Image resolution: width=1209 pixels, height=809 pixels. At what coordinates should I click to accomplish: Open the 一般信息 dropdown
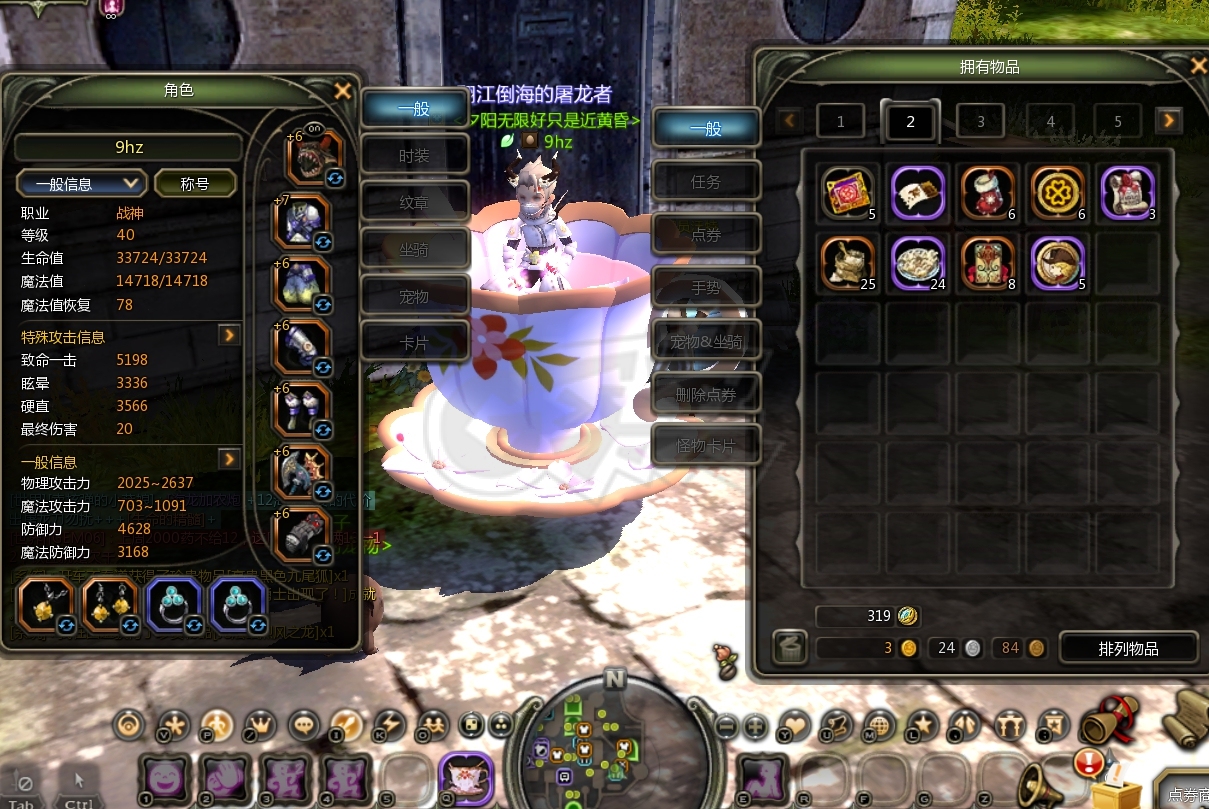82,183
